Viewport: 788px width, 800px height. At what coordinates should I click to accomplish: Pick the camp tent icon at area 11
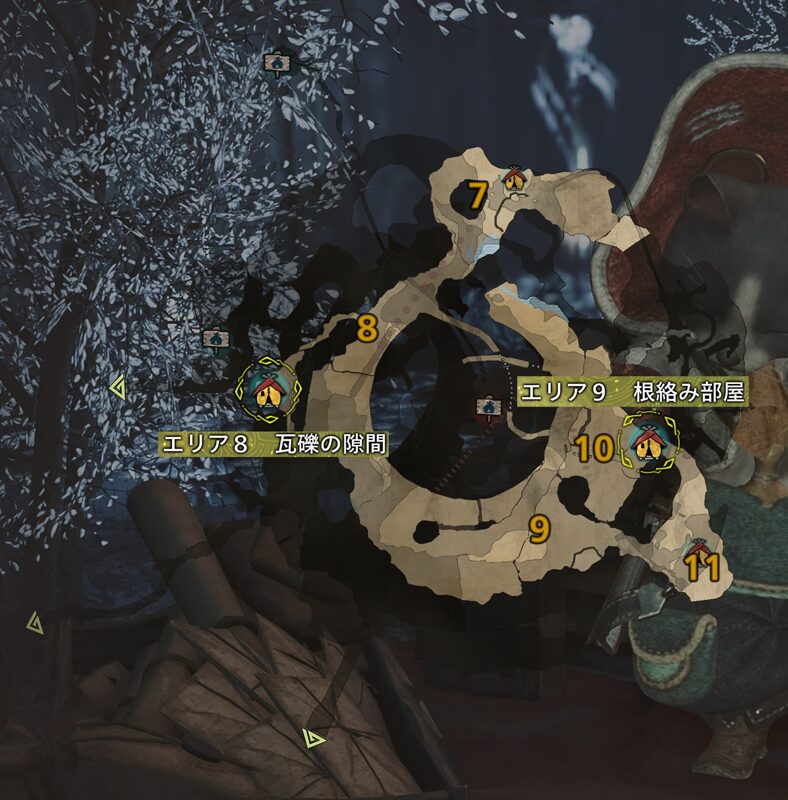click(698, 548)
